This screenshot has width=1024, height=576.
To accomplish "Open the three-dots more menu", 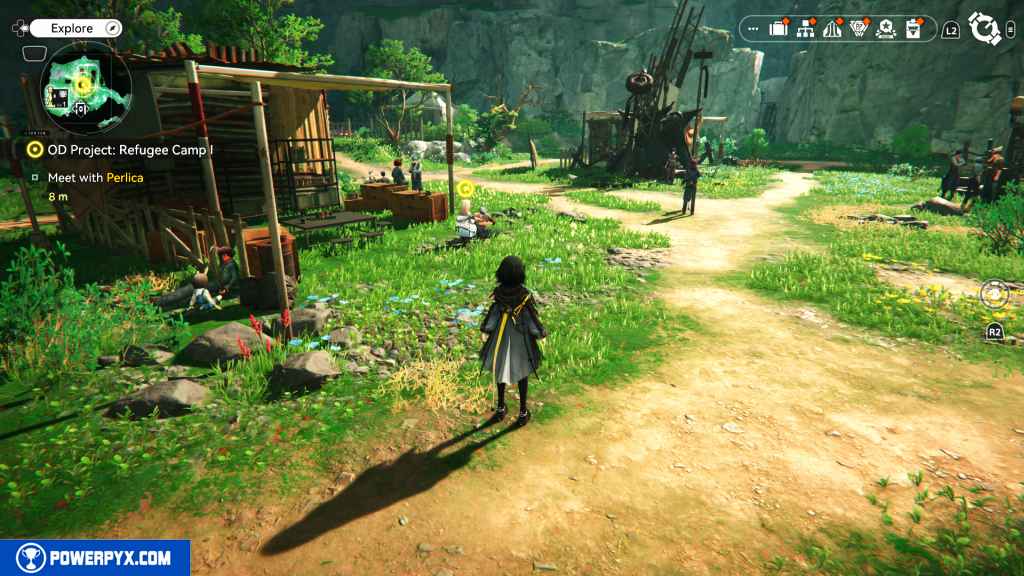I will tap(754, 30).
